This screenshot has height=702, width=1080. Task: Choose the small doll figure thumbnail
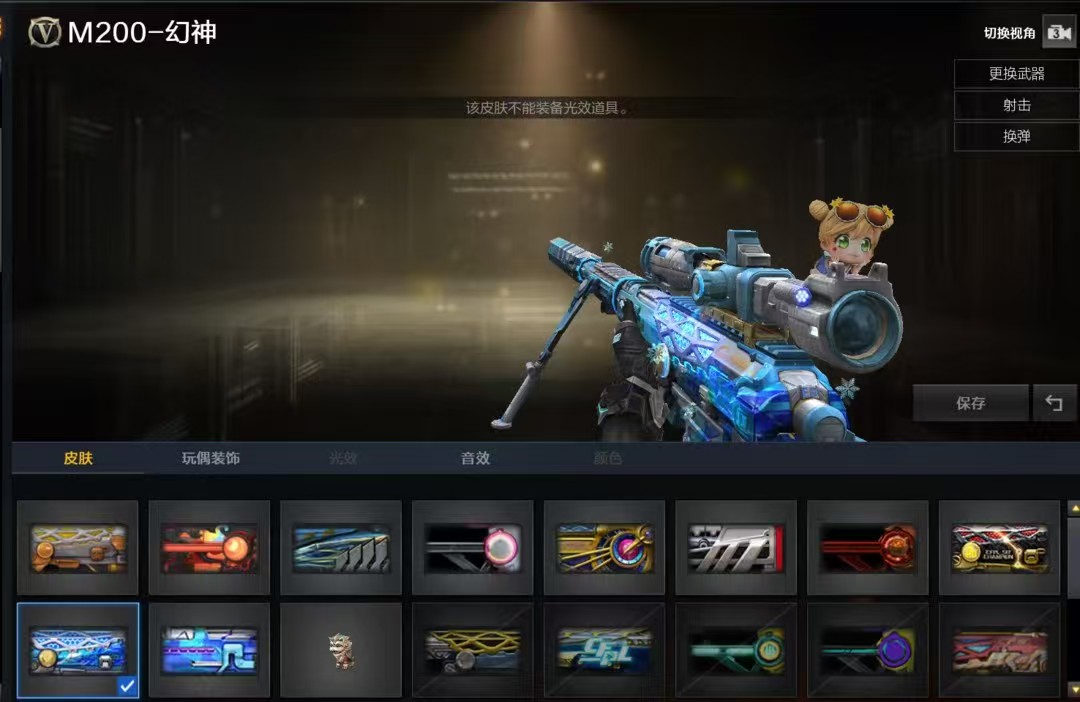341,650
